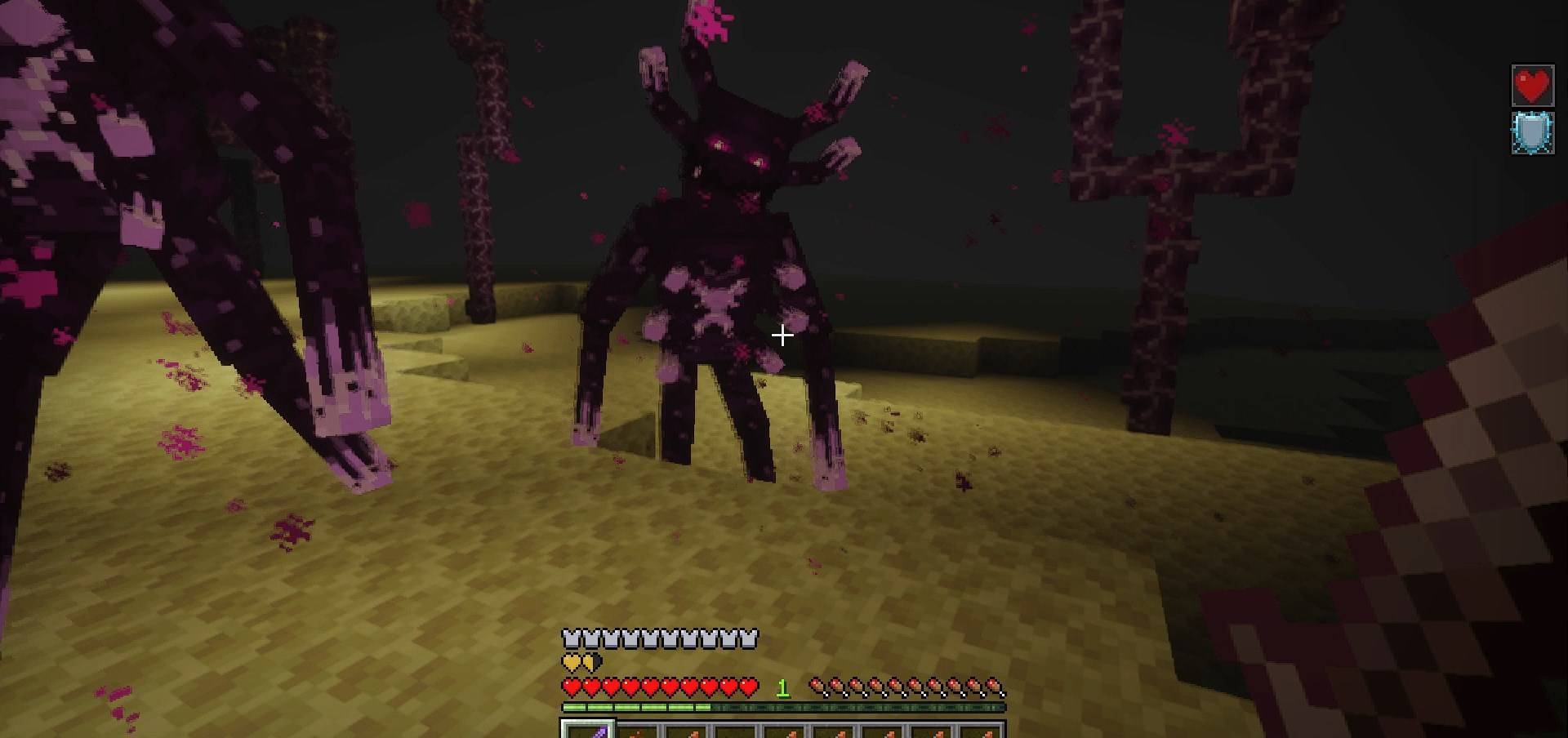The image size is (1568, 738).
Task: Click the crosshair at screen center
Action: click(784, 334)
